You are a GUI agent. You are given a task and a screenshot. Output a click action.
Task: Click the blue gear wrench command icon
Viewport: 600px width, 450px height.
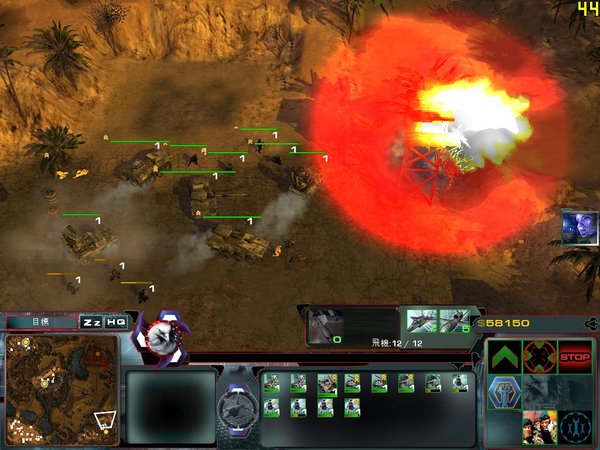574,426
